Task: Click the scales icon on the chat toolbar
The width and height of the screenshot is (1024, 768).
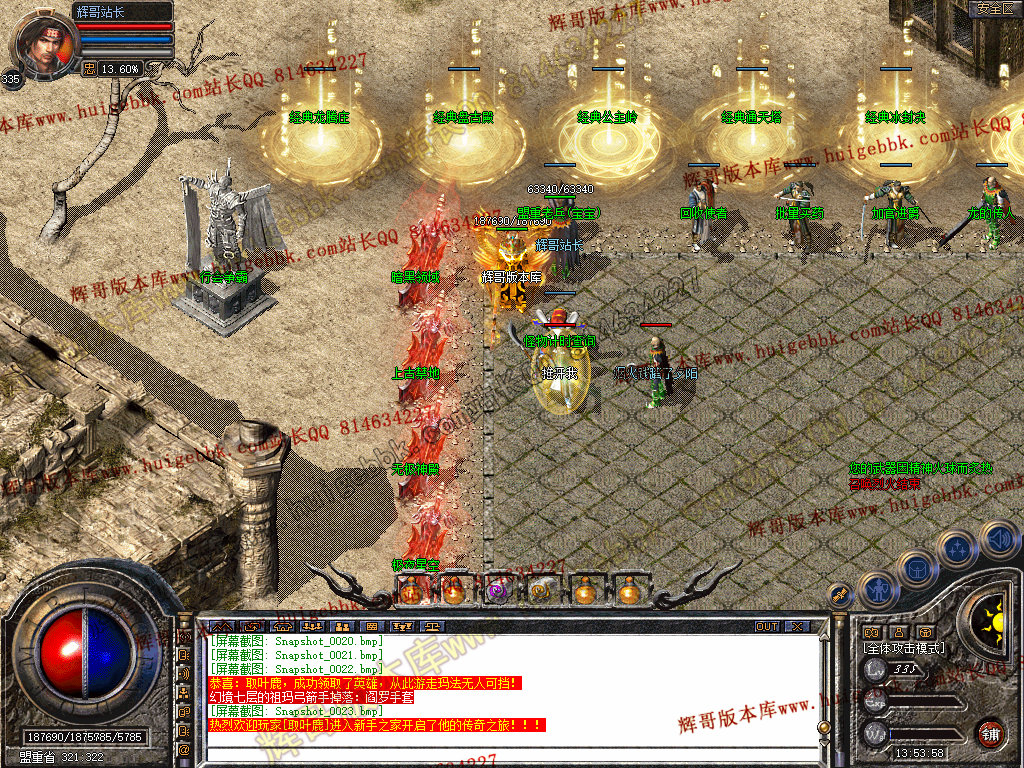Action: point(433,627)
